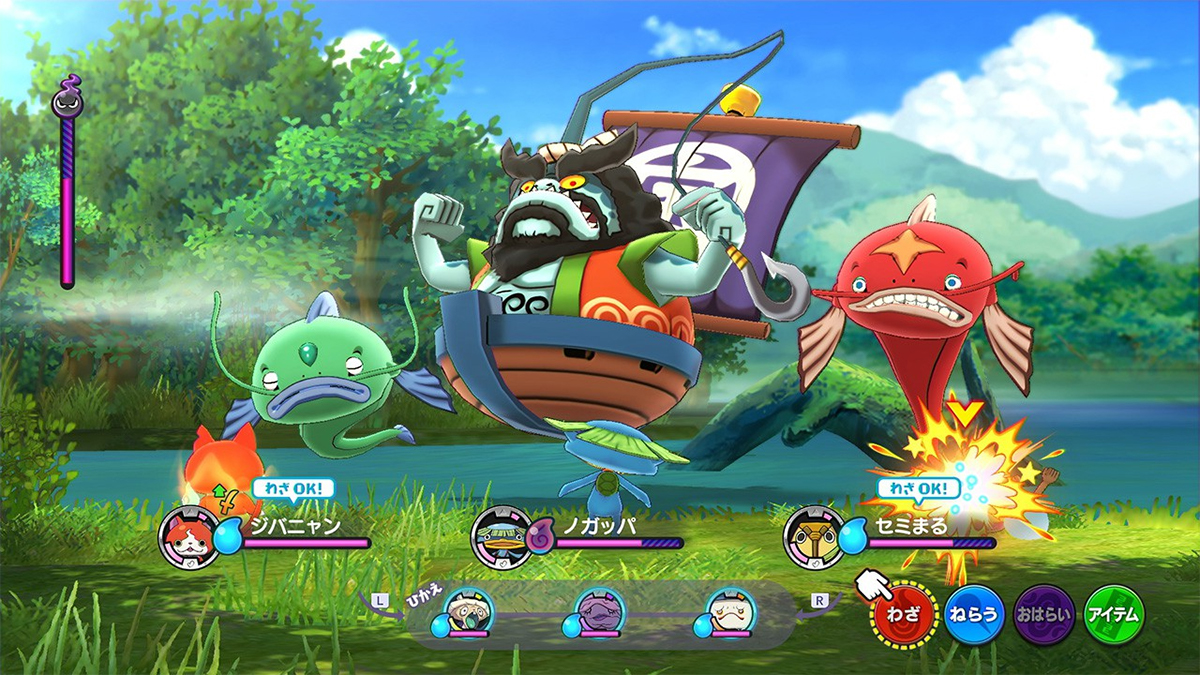Open the green アイテム item menu
The image size is (1200, 675).
[x=1114, y=613]
